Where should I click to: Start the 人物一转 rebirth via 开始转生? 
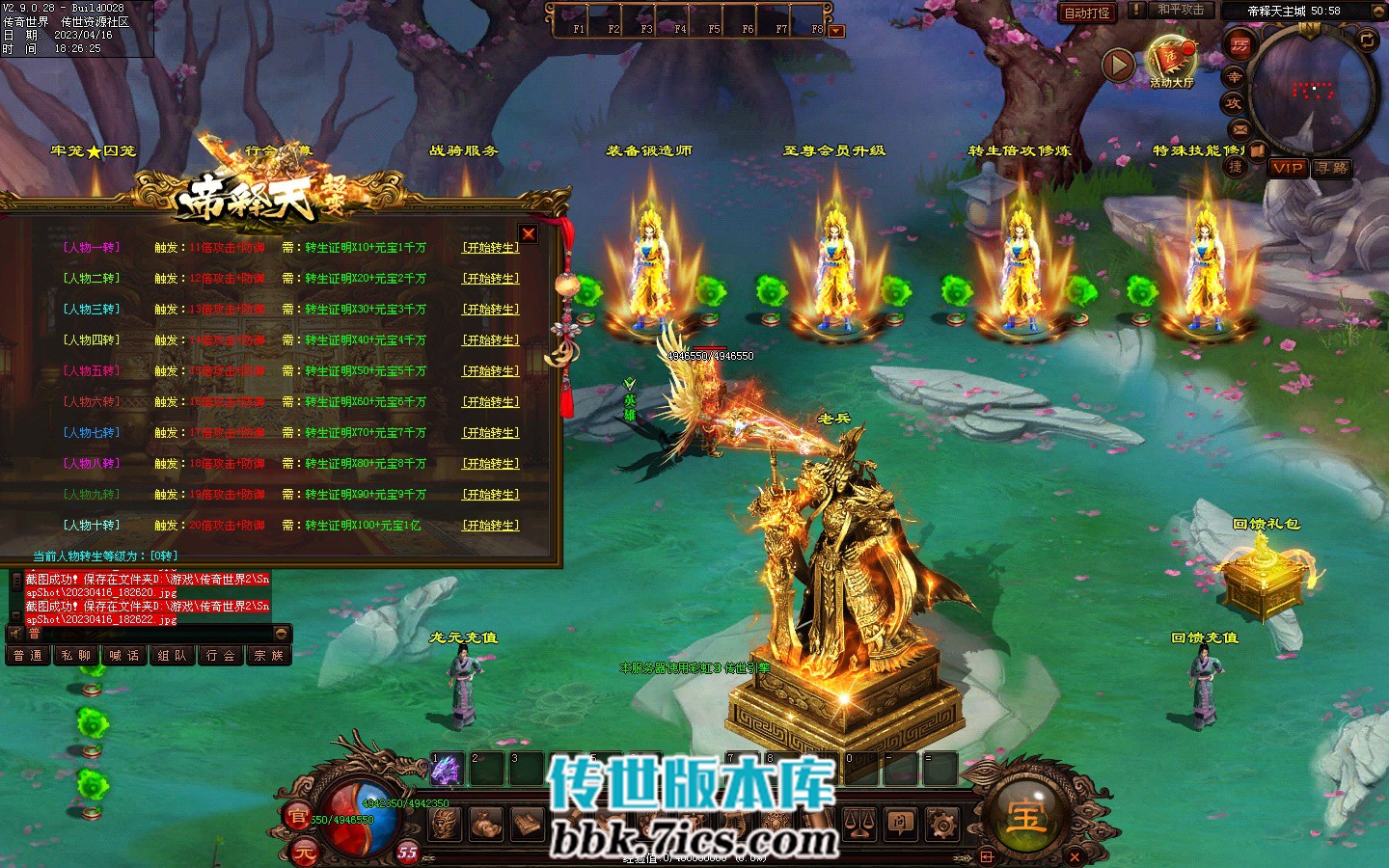click(x=491, y=248)
